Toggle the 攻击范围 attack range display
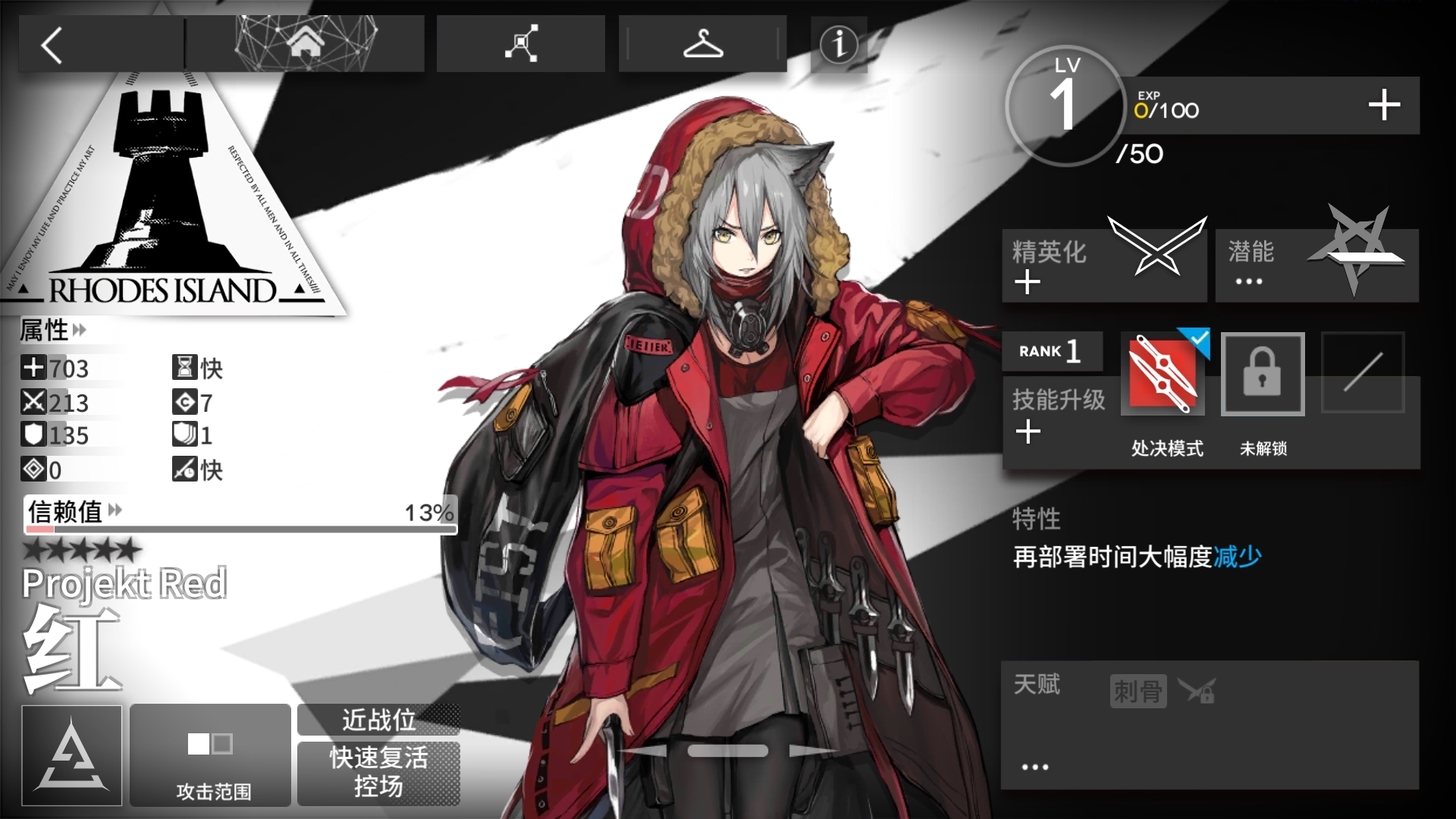The image size is (1456, 819). click(x=210, y=755)
